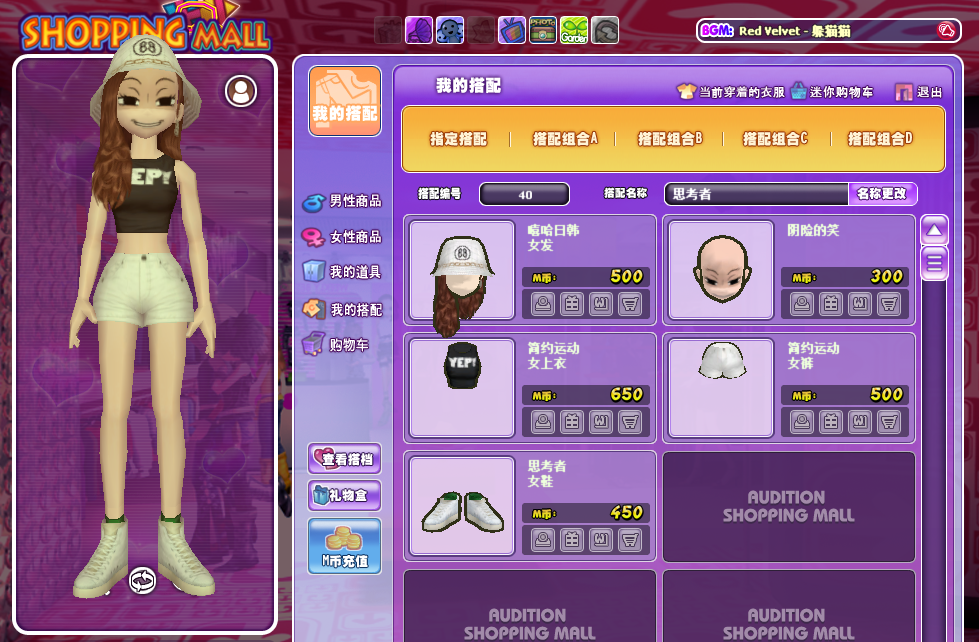Screen dimensions: 979x642
Task: Switch to 搭配组合D tab
Action: coord(880,139)
